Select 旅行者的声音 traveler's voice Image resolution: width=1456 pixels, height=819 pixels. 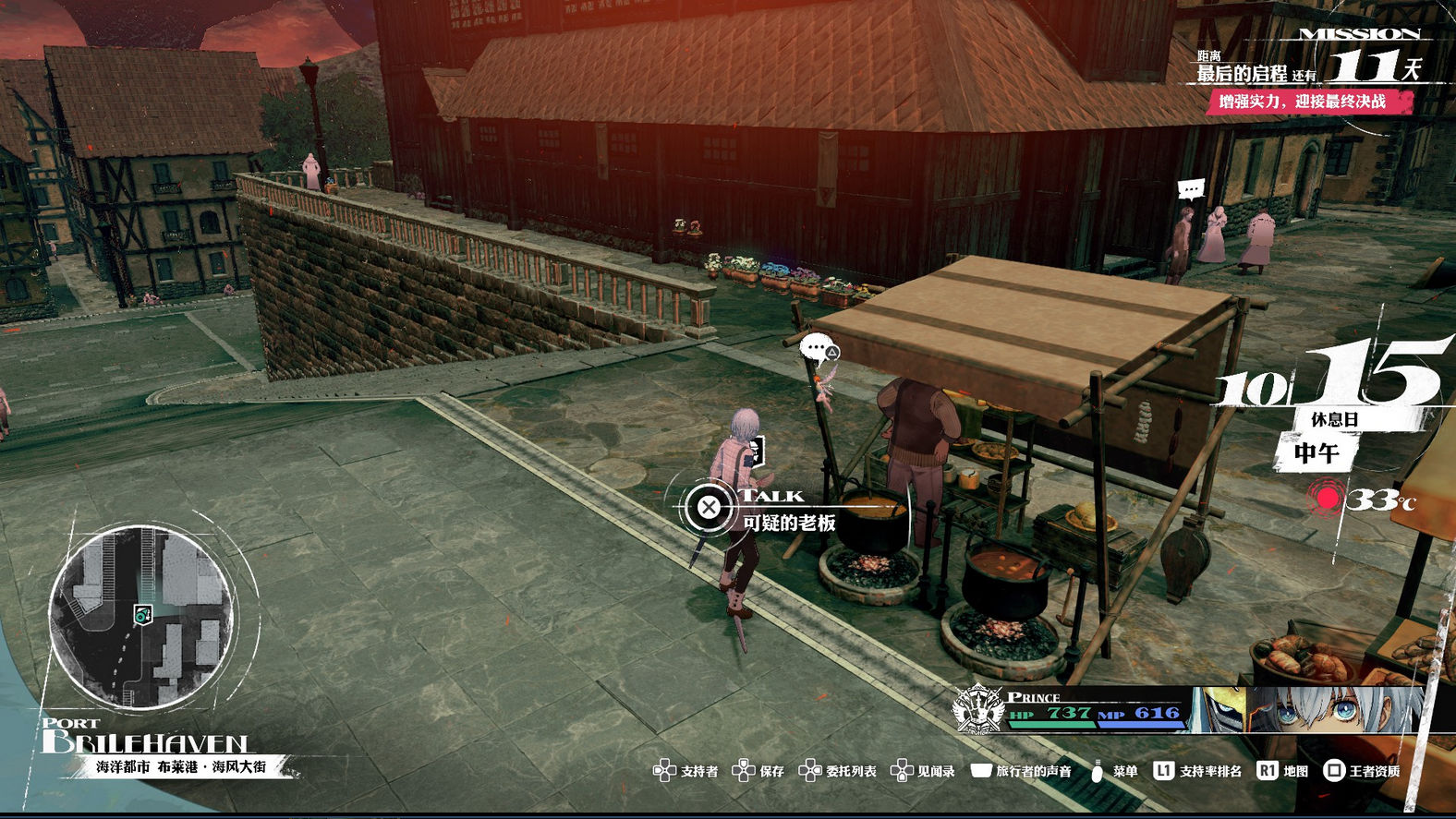1021,771
